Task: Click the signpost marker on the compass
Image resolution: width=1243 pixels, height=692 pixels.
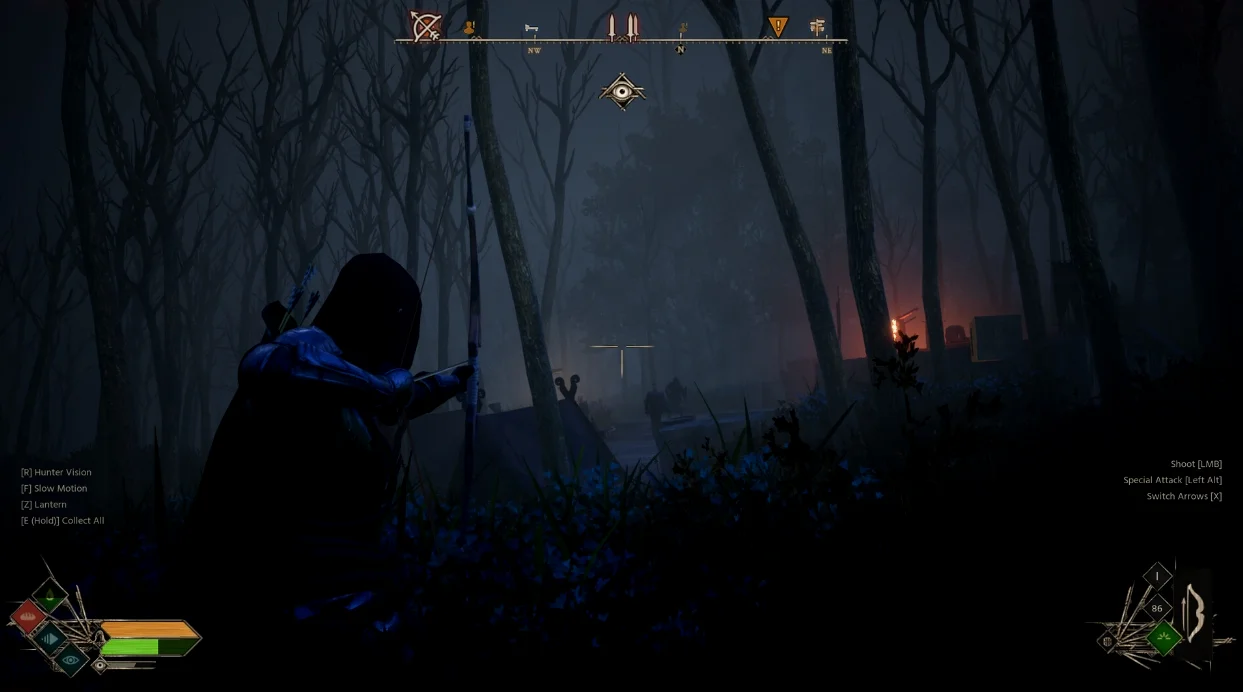Action: pyautogui.click(x=818, y=27)
